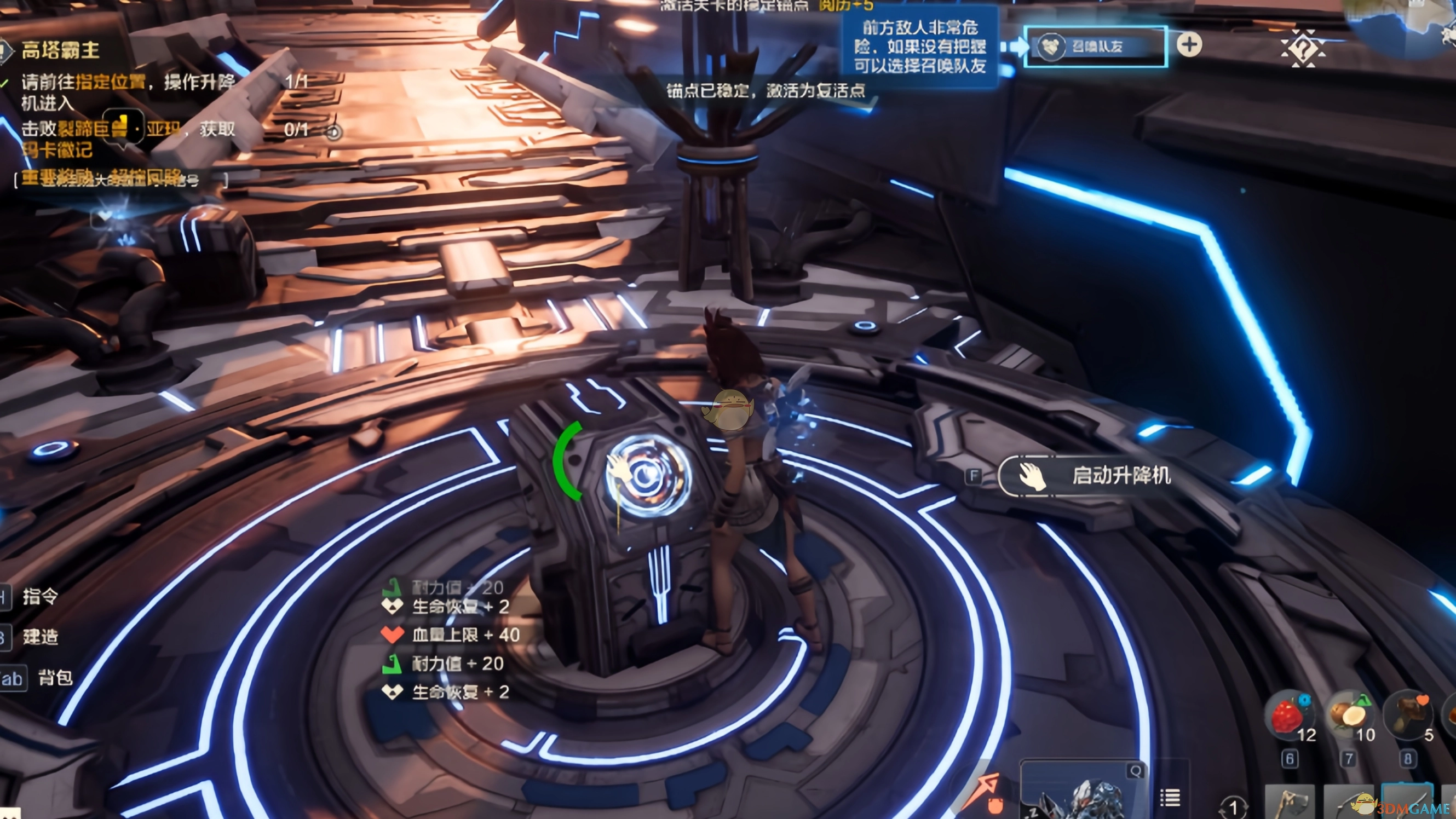
Task: Select the highlighted hotbar weapon slot
Action: (x=1407, y=801)
